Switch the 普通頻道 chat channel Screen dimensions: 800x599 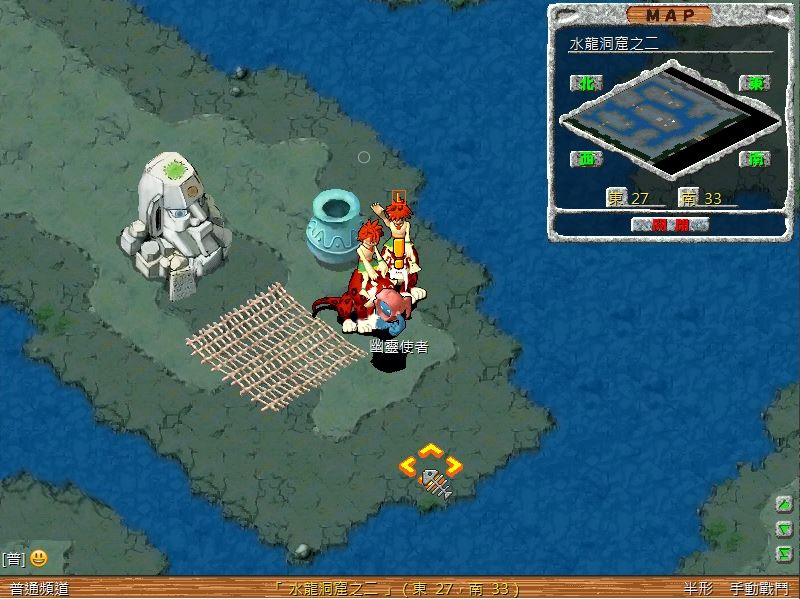coord(39,590)
